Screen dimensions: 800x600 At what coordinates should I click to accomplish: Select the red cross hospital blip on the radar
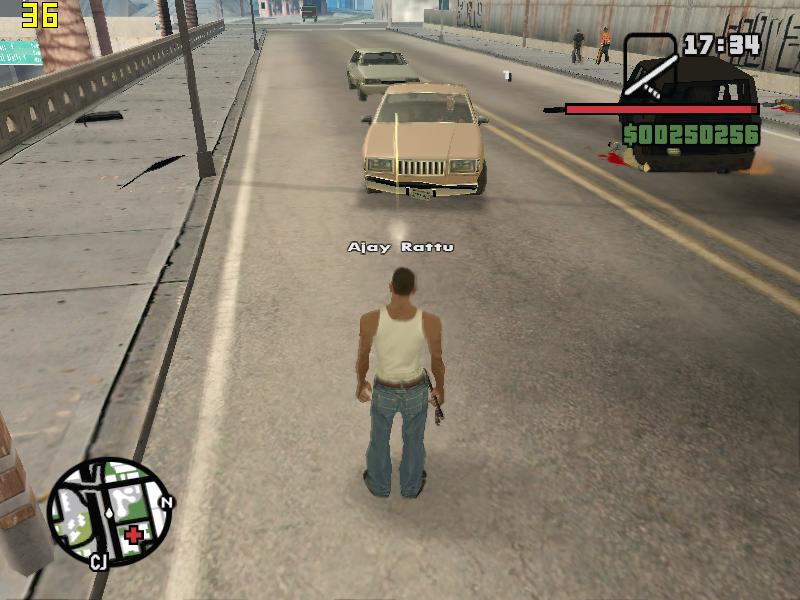(133, 534)
